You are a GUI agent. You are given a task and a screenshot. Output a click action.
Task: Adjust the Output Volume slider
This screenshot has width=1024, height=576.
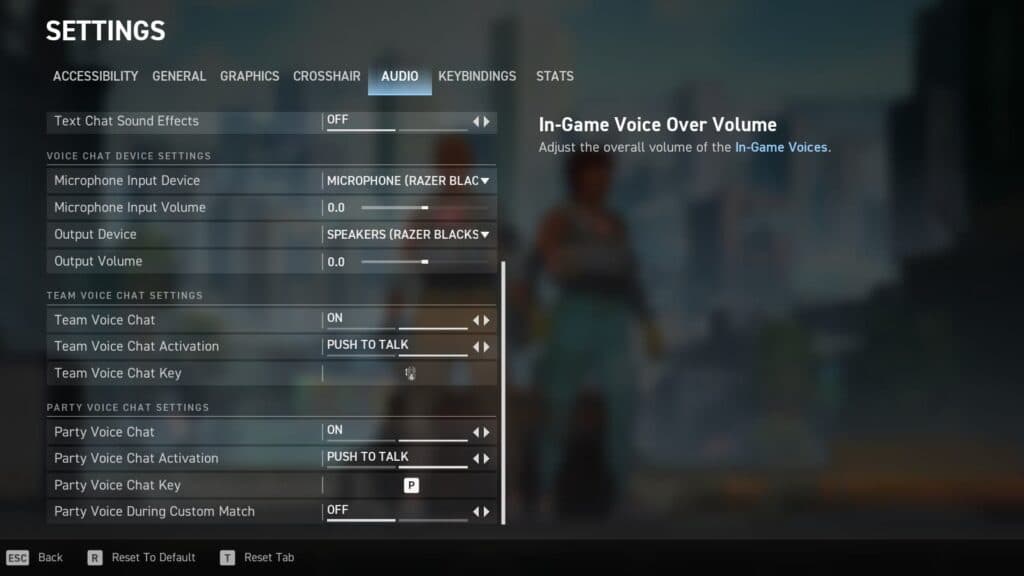tap(425, 262)
